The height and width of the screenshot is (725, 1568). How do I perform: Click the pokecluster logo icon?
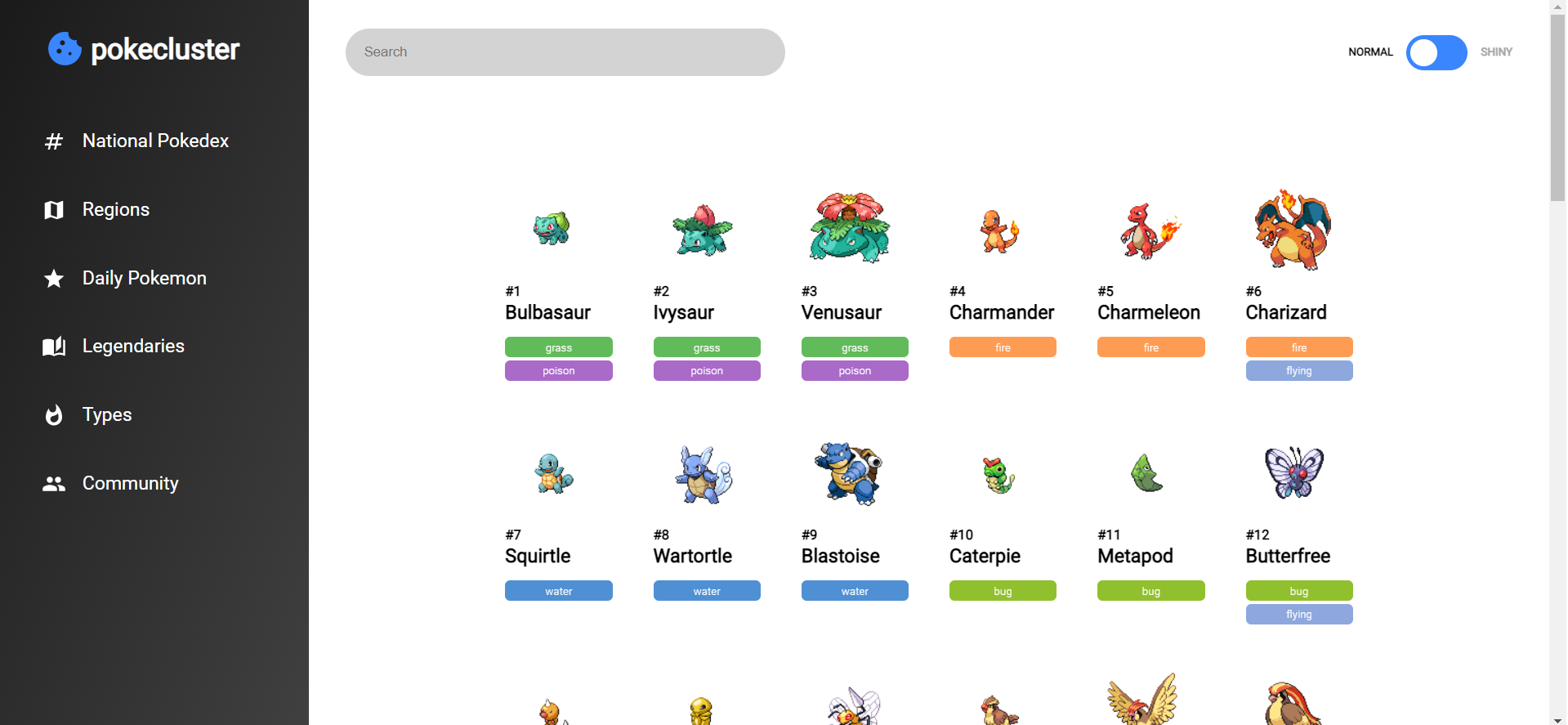(x=65, y=49)
